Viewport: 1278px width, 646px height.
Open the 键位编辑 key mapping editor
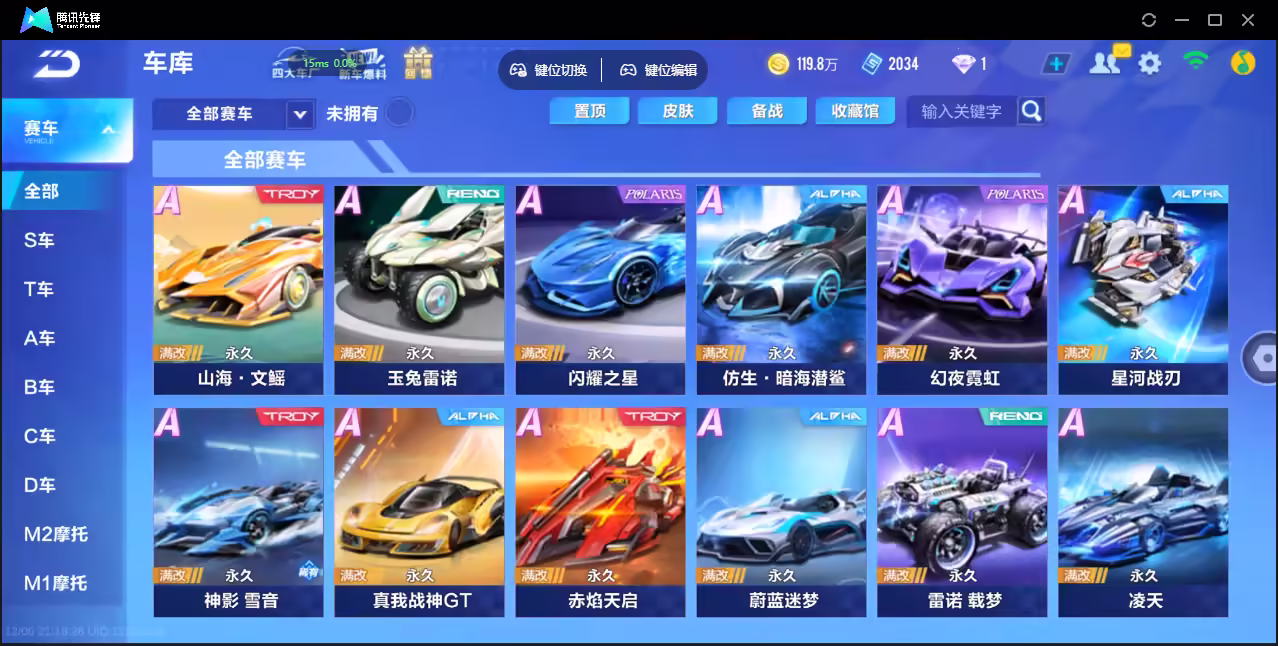659,70
